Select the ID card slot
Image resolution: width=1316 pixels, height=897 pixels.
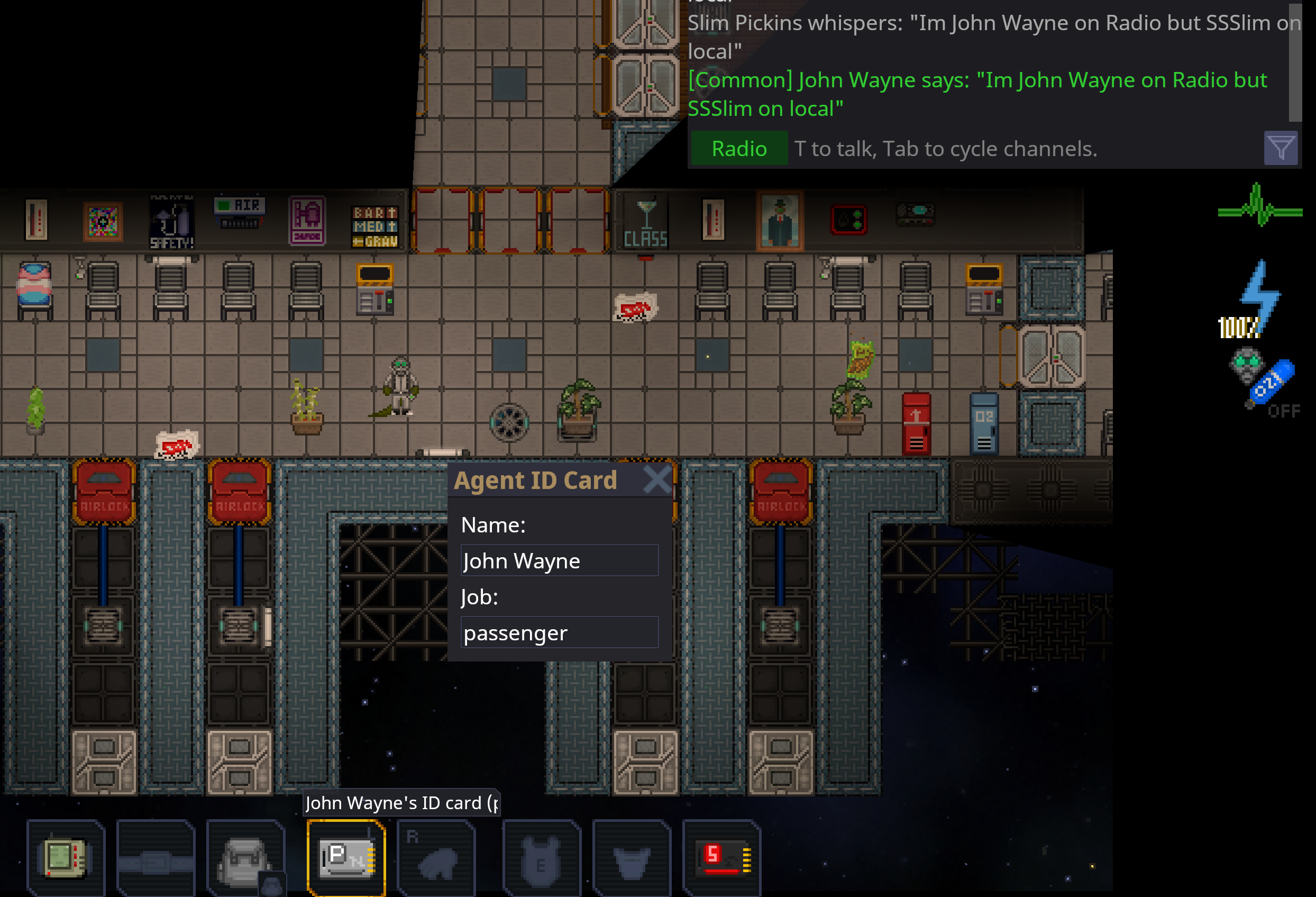(x=346, y=858)
